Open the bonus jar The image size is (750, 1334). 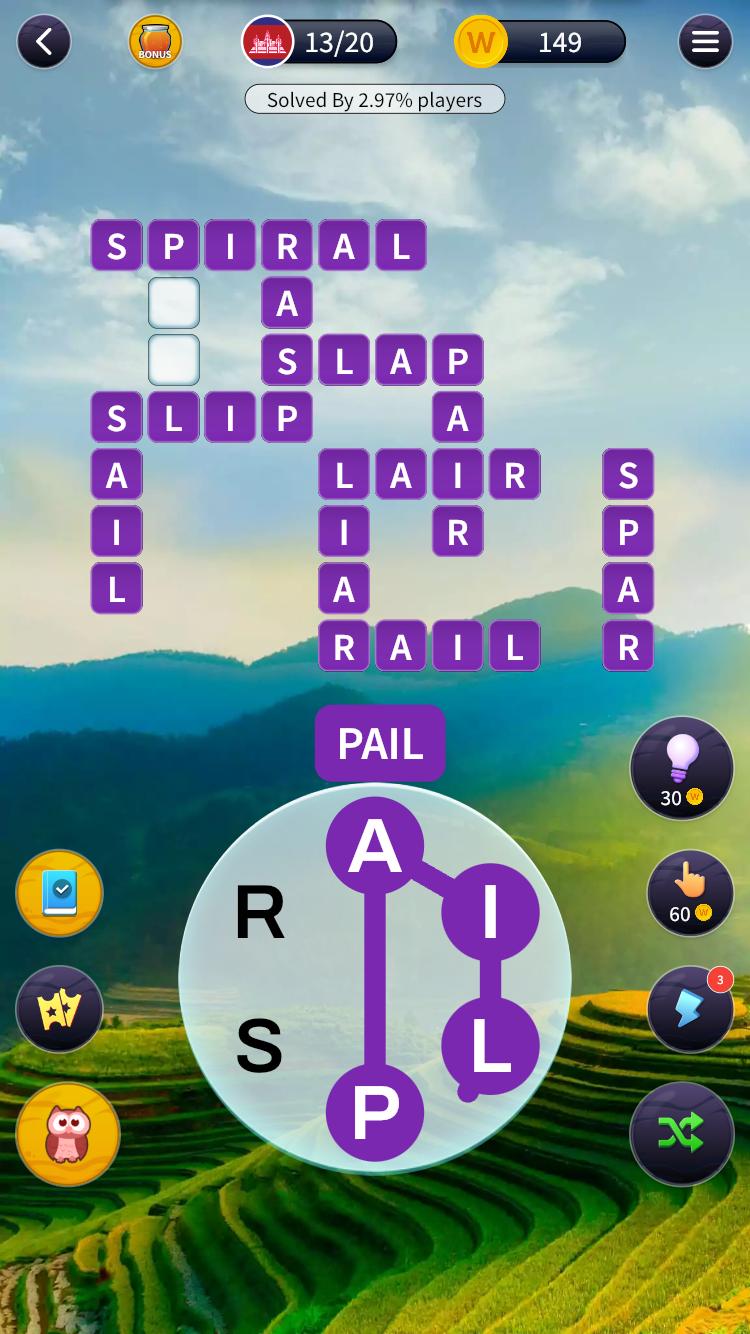click(x=155, y=42)
